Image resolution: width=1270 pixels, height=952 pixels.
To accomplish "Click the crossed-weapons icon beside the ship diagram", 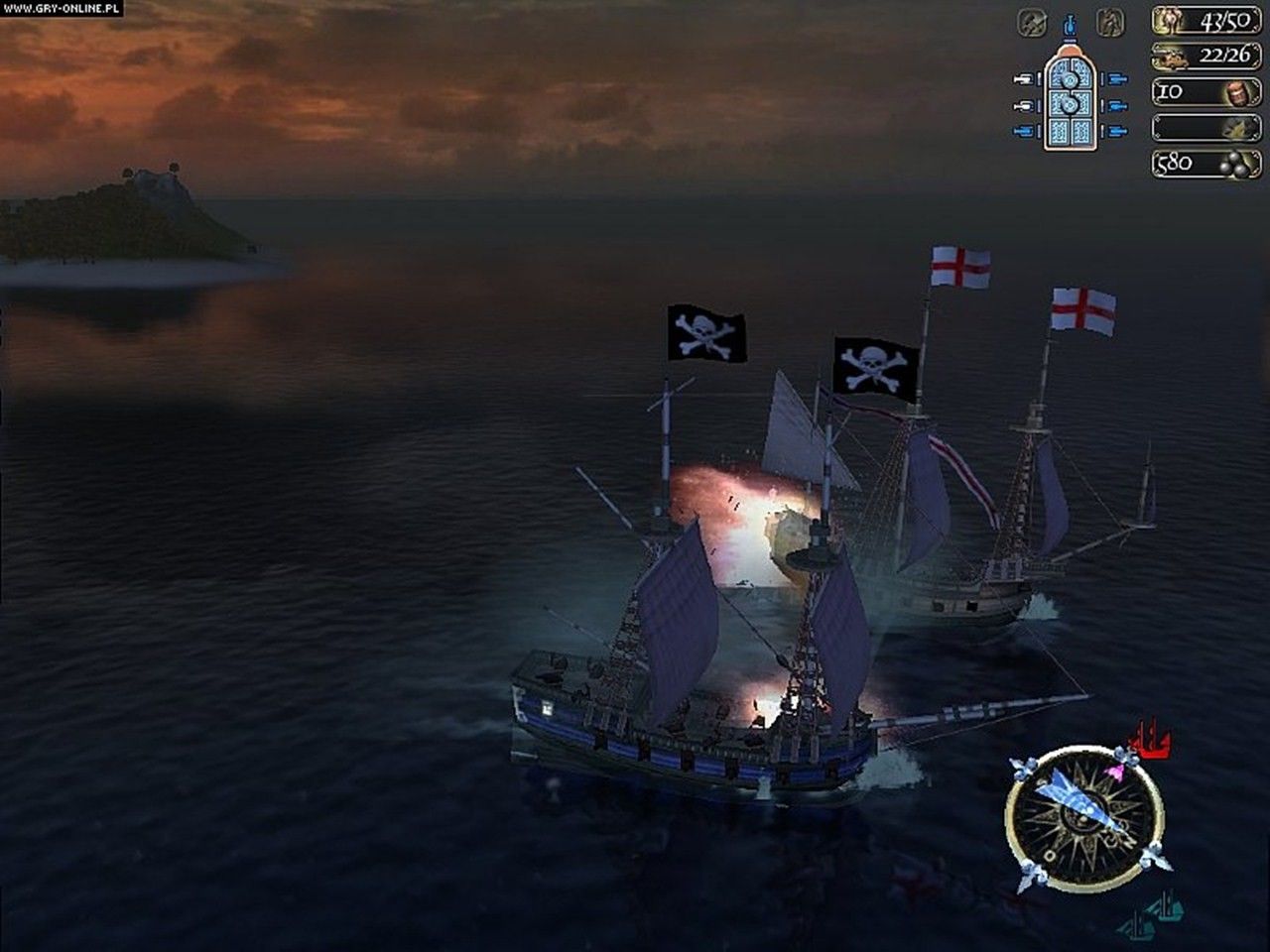I will click(1032, 21).
